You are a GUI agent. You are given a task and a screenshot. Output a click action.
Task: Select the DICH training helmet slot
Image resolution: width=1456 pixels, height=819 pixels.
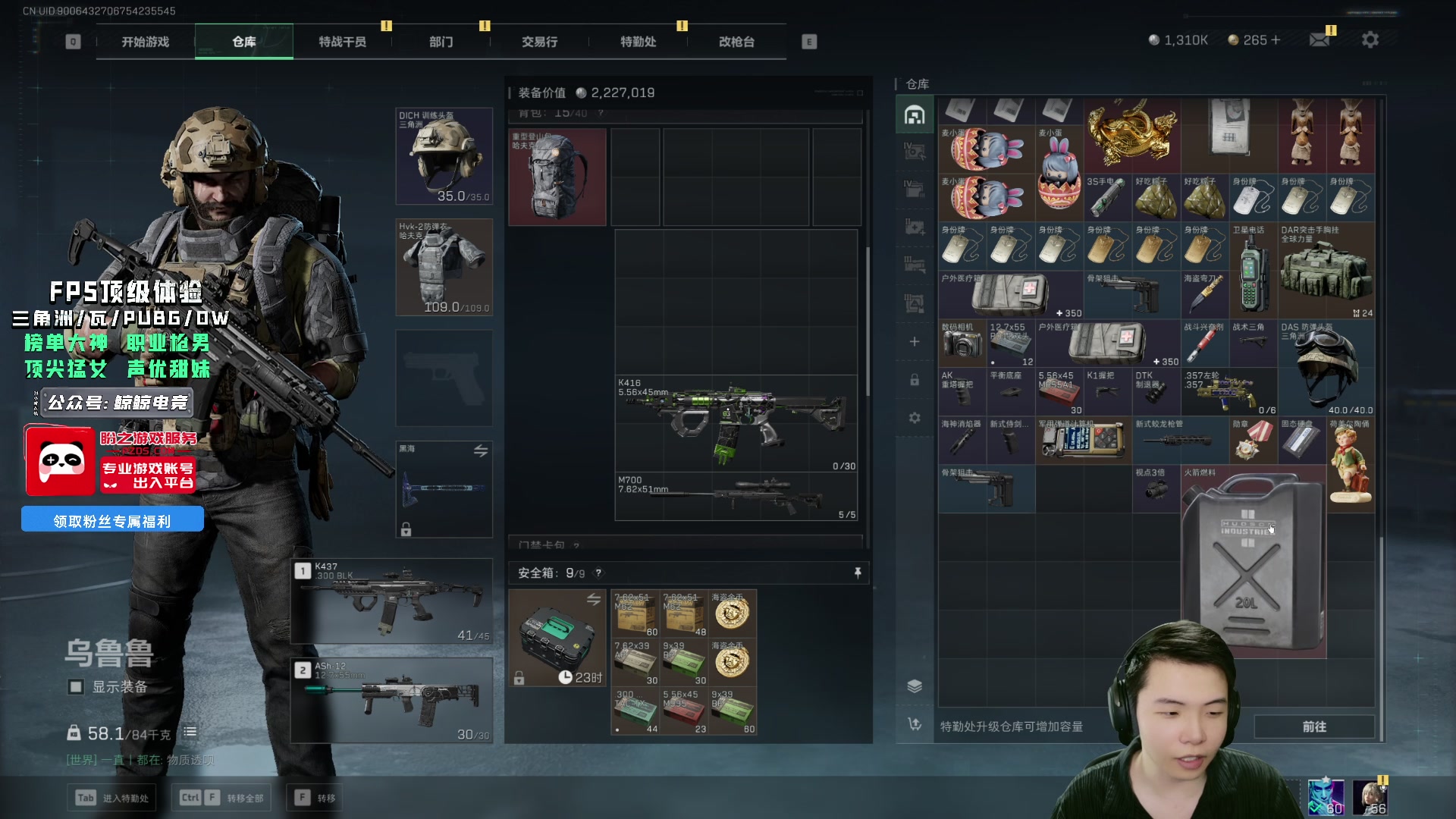click(x=444, y=156)
